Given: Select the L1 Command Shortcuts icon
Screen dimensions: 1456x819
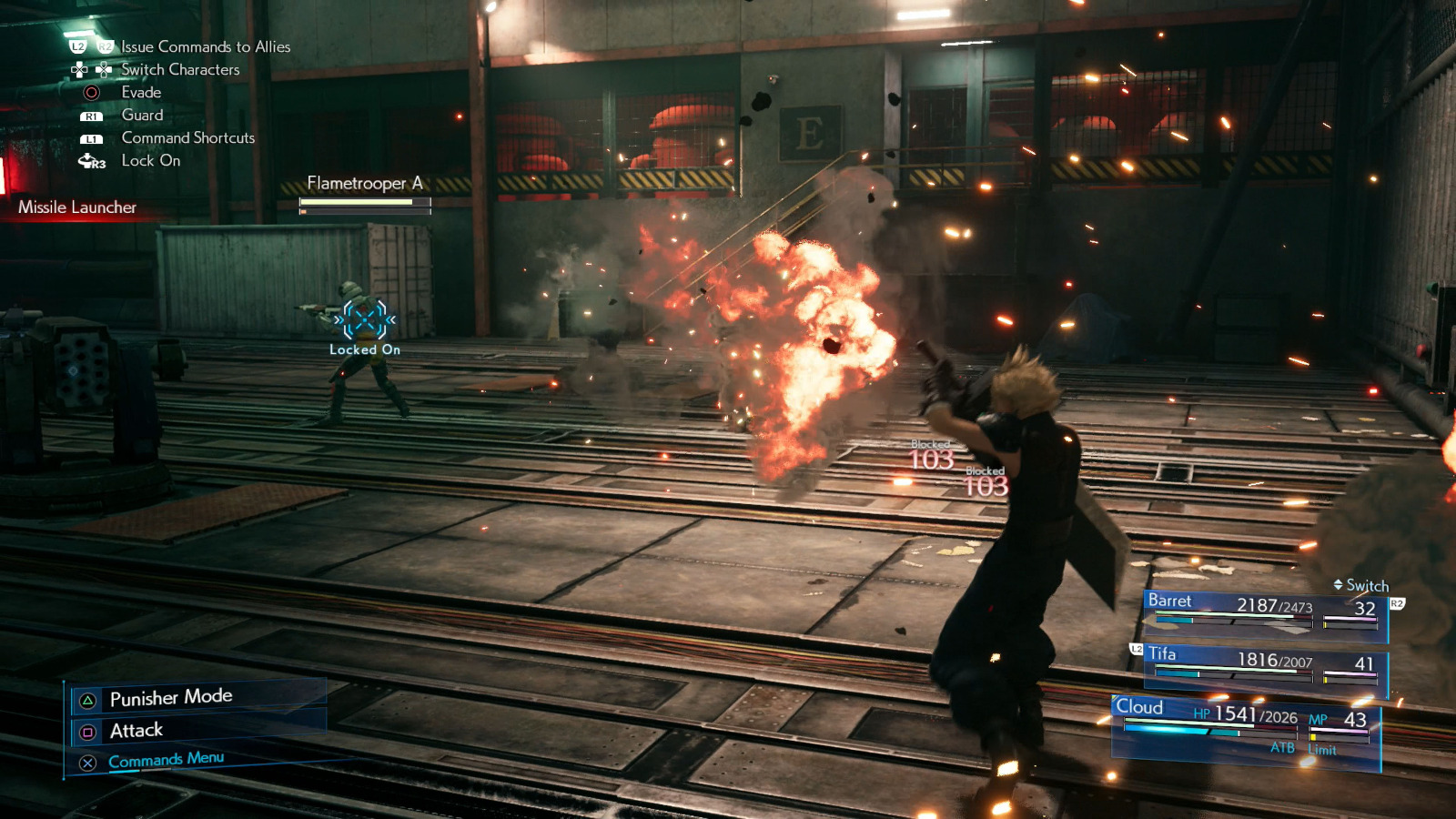Looking at the screenshot, I should [x=93, y=138].
